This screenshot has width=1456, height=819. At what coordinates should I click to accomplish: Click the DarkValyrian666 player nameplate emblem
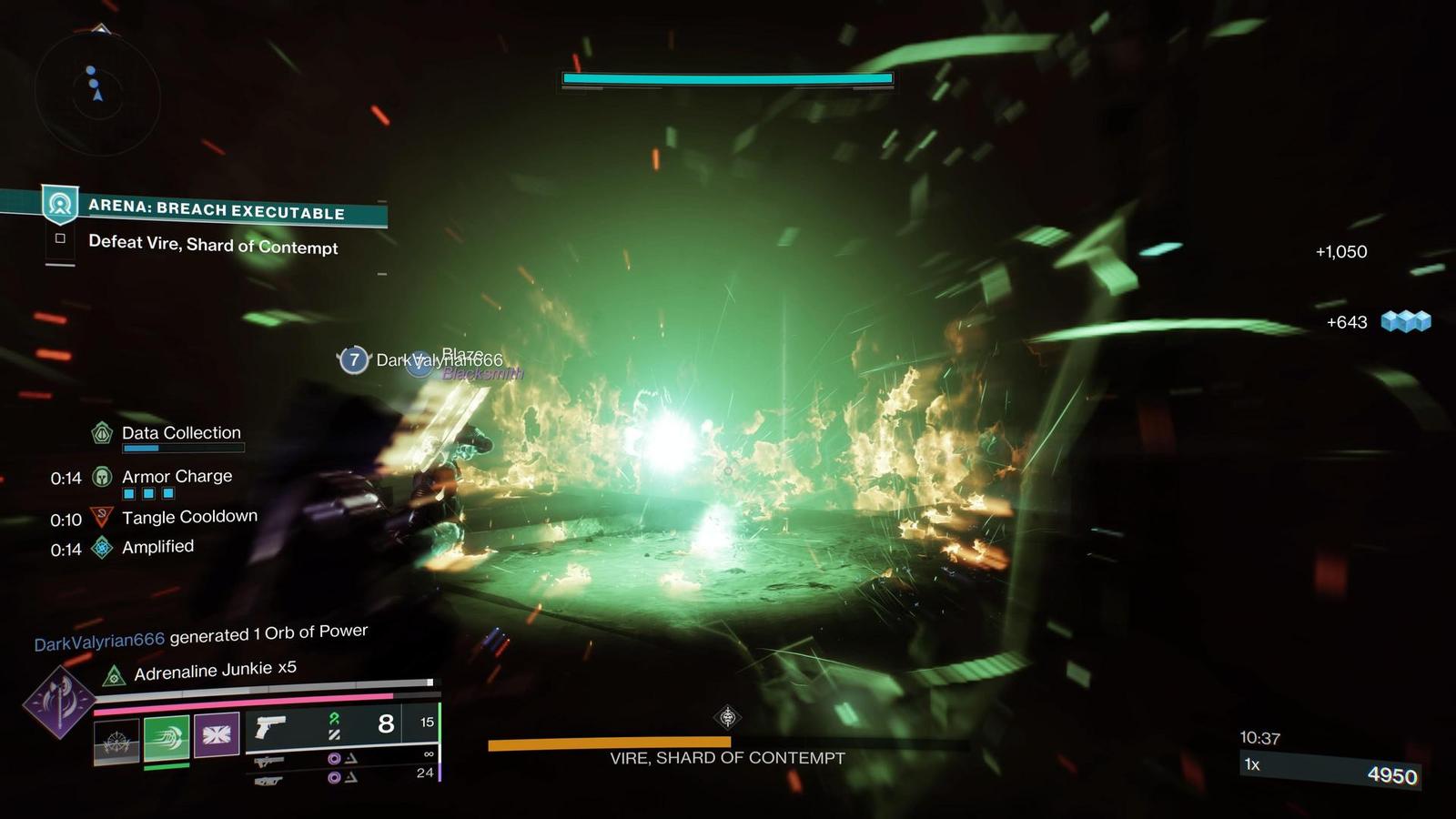pyautogui.click(x=354, y=359)
